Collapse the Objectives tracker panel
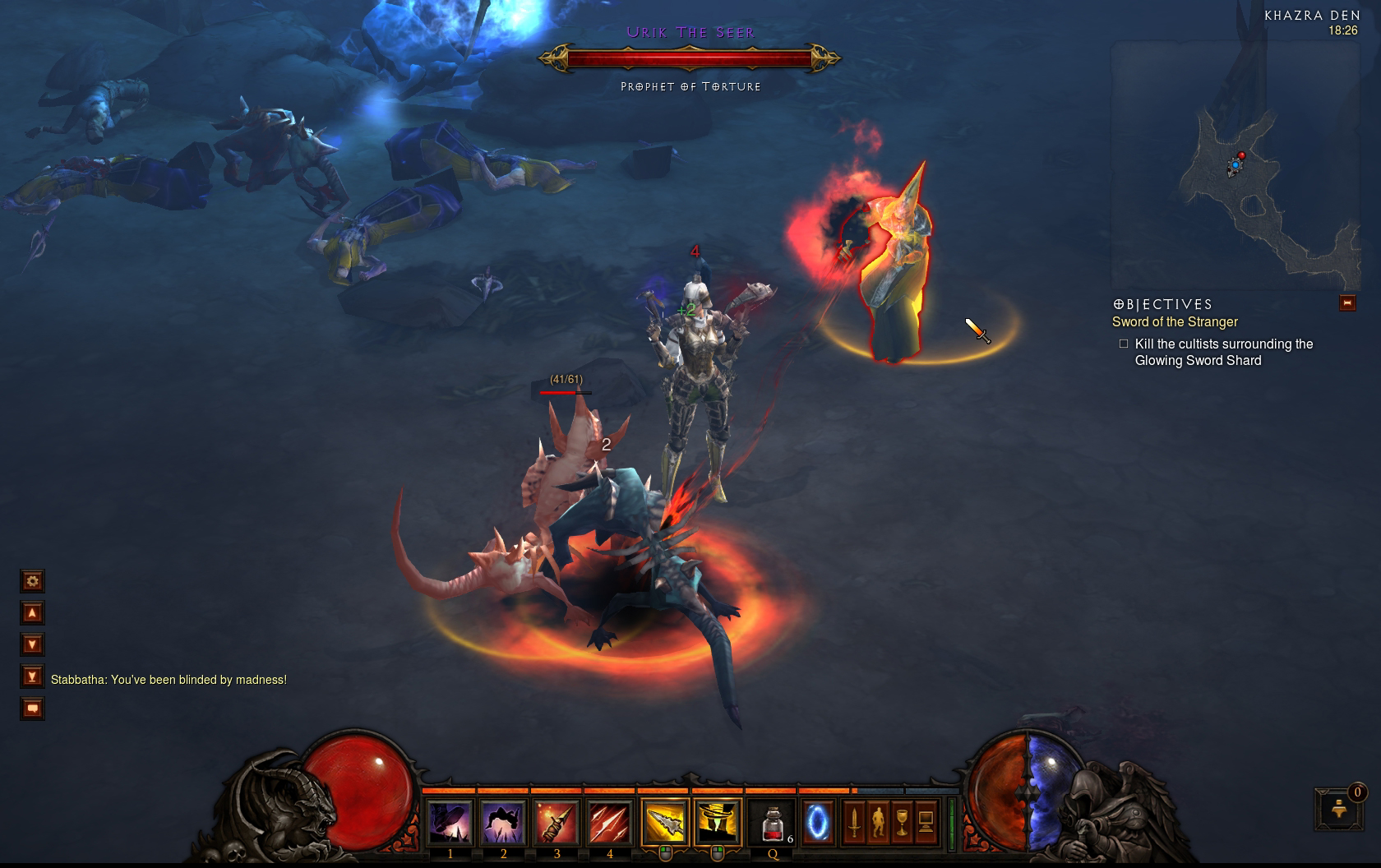 1346,303
